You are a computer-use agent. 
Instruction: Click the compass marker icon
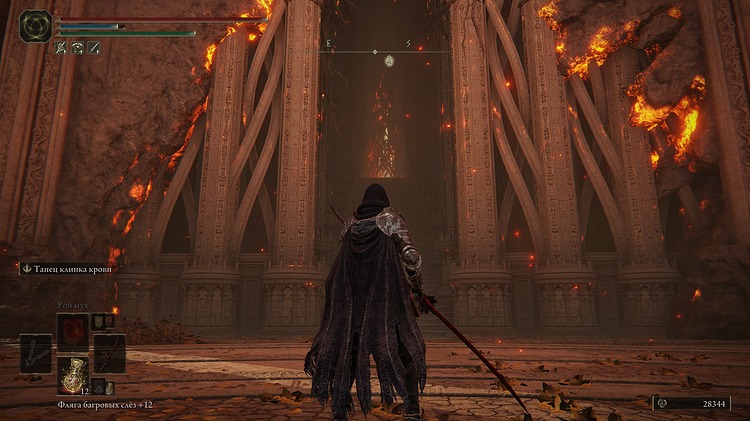(x=389, y=61)
